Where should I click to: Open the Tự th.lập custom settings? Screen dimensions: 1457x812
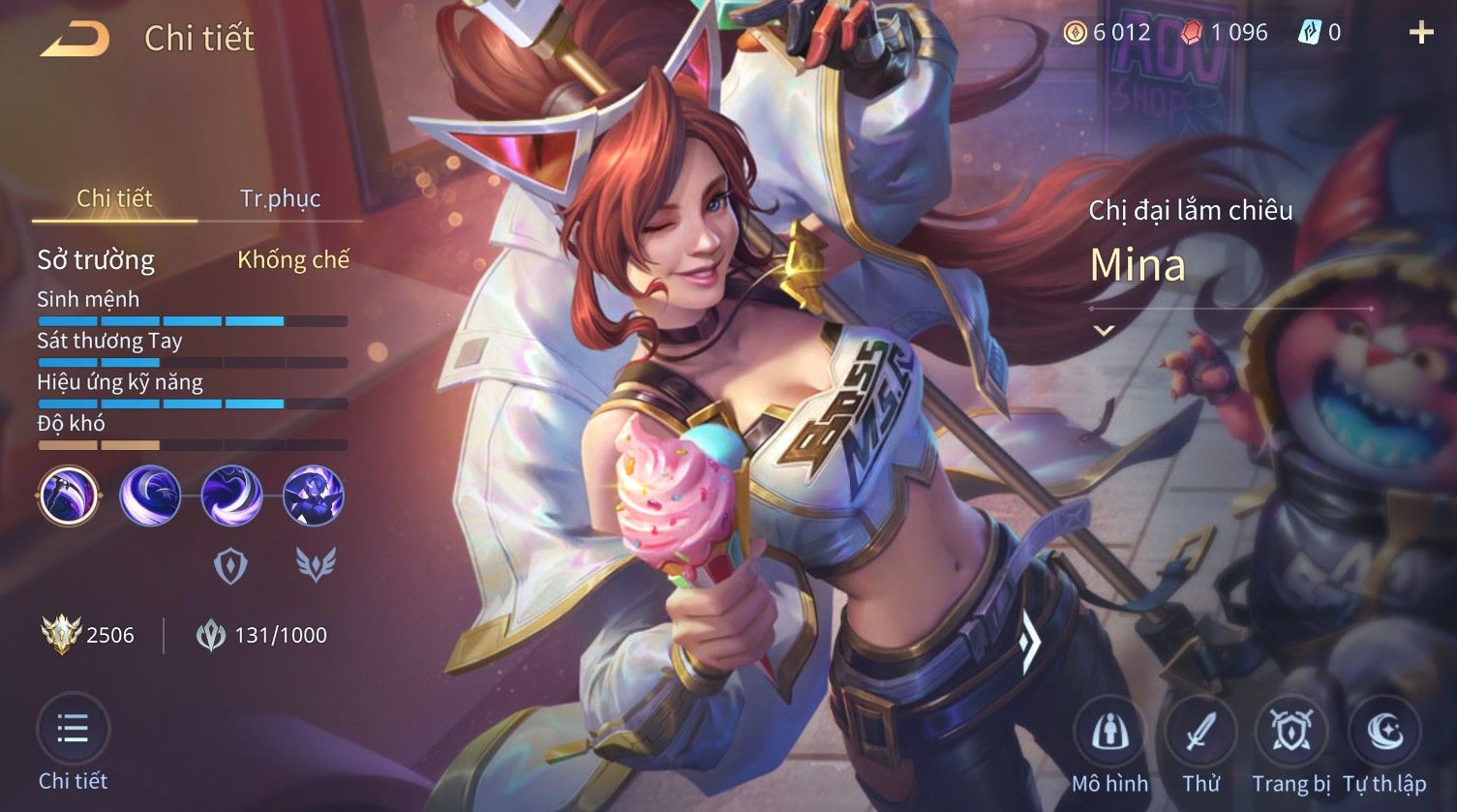(x=1383, y=734)
